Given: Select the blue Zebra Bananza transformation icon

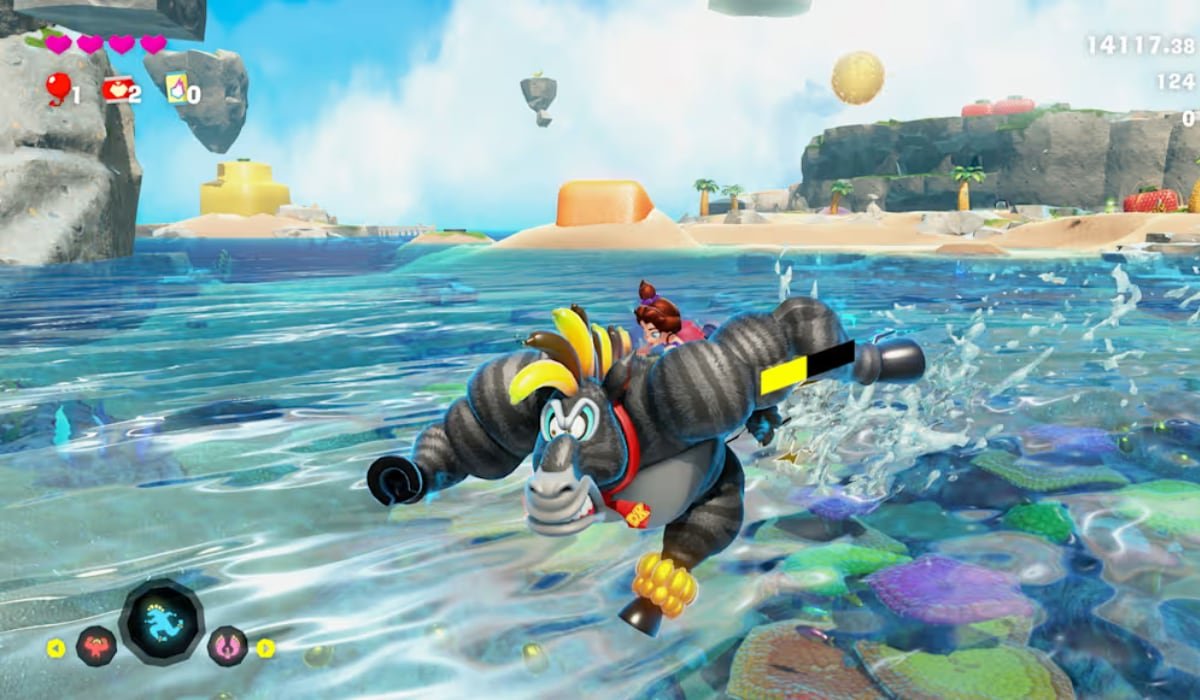Looking at the screenshot, I should click(162, 622).
